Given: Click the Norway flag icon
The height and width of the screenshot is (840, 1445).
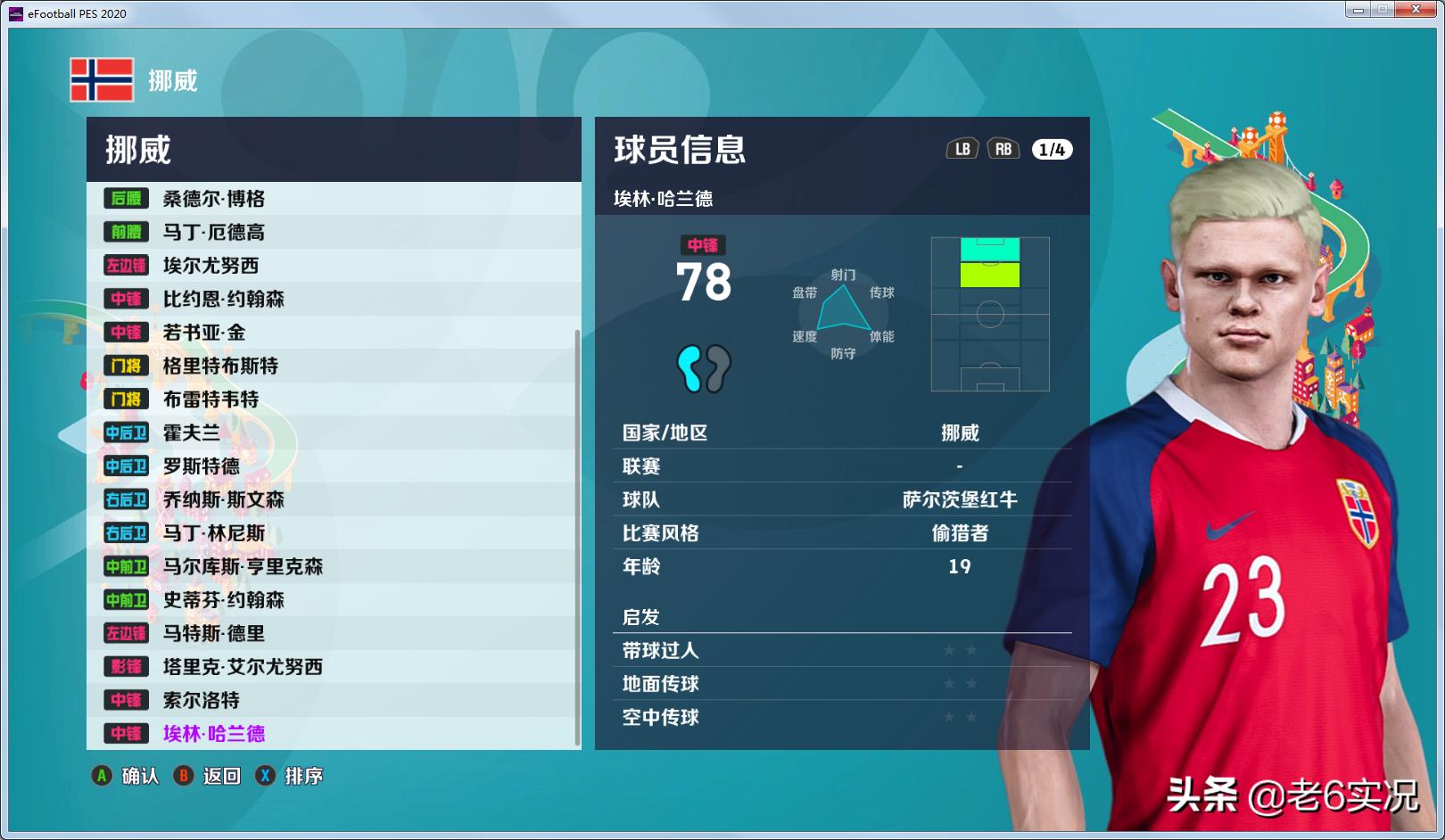Looking at the screenshot, I should [x=100, y=80].
